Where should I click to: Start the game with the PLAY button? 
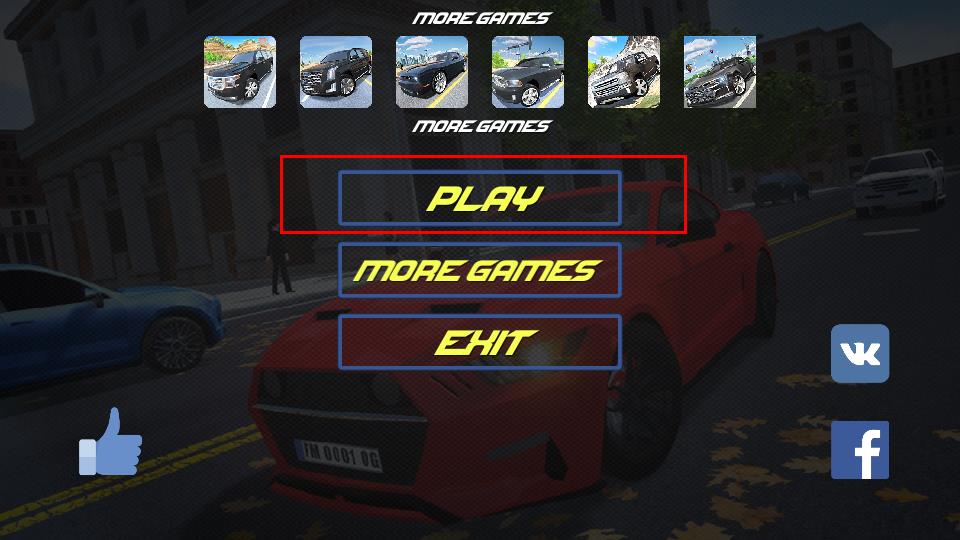coord(480,198)
